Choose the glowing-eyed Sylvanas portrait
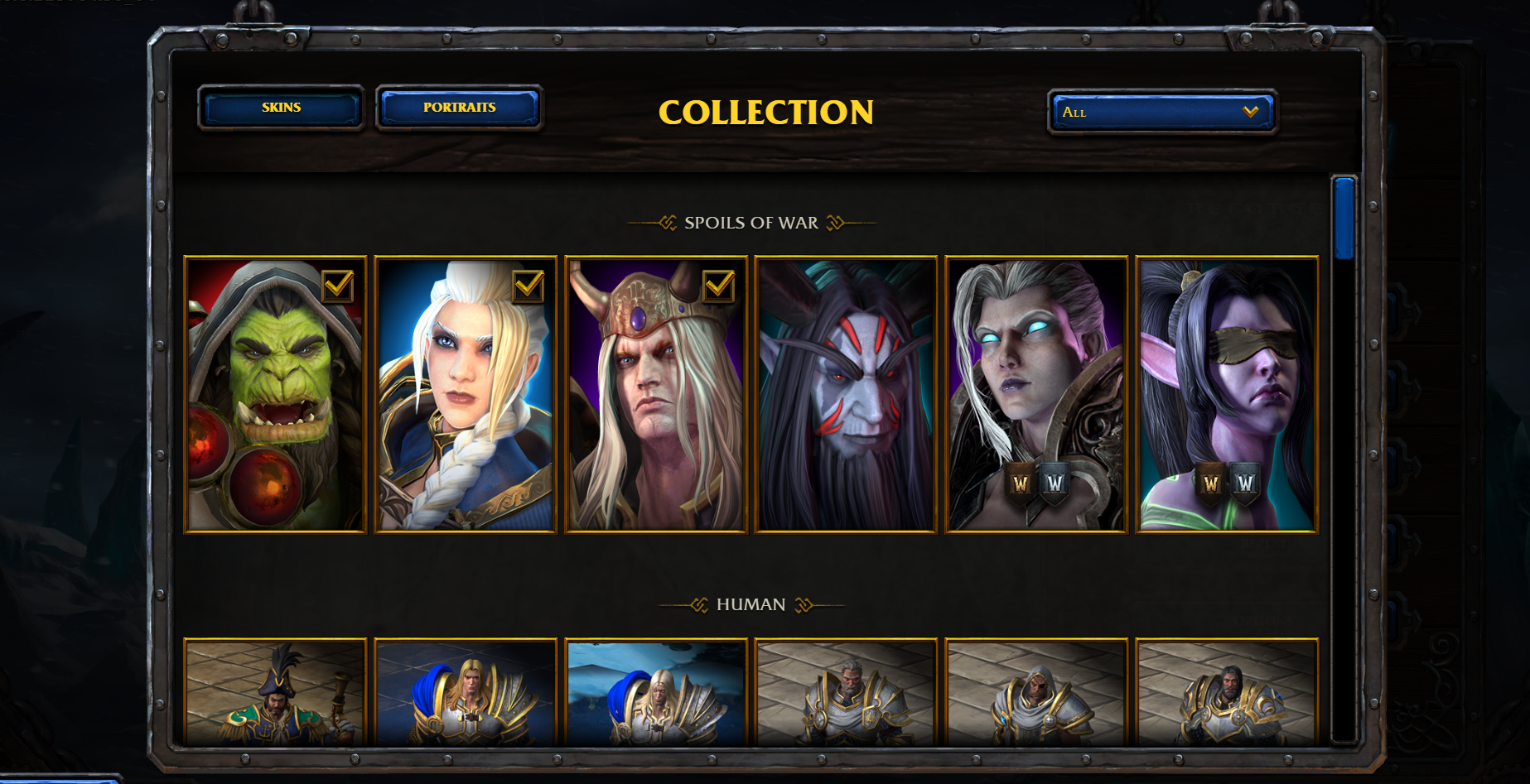This screenshot has height=784, width=1530. (x=1036, y=395)
